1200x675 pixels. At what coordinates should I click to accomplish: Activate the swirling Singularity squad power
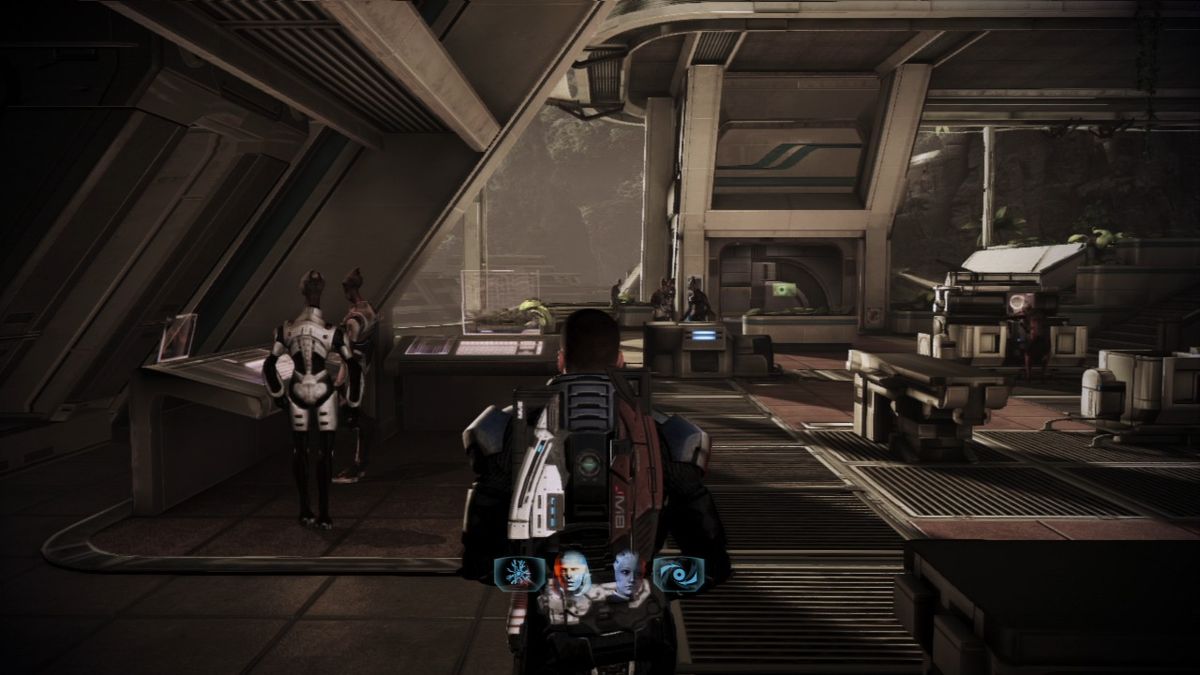(x=678, y=573)
